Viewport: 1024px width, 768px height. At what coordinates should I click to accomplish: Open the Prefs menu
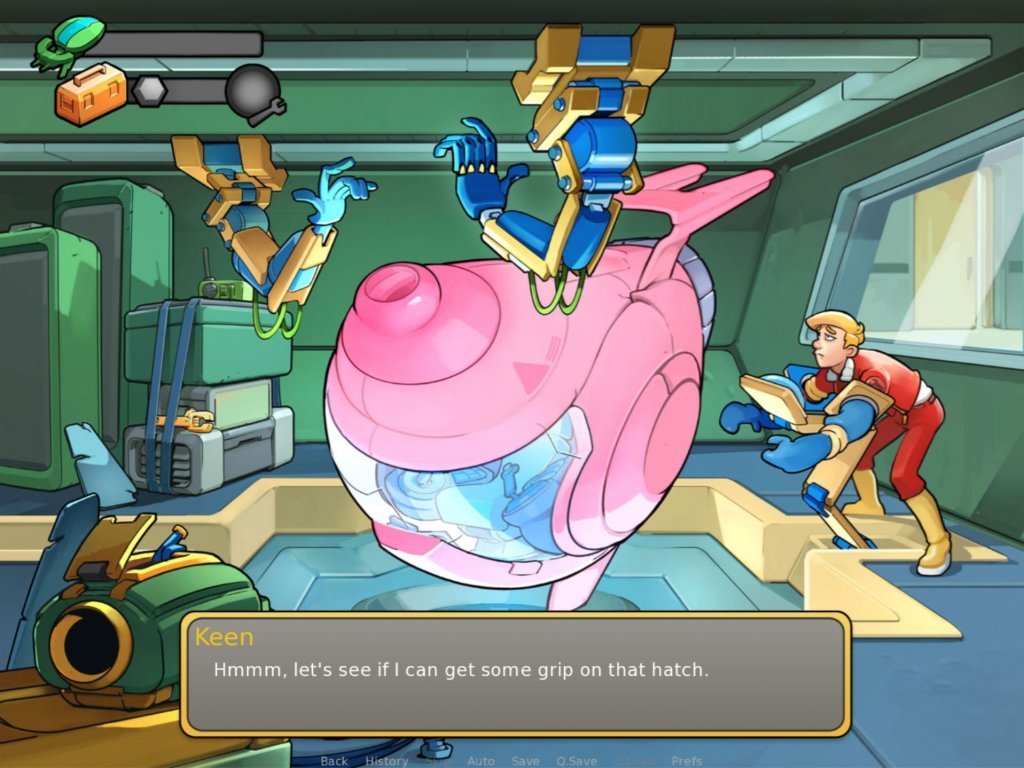pos(686,761)
